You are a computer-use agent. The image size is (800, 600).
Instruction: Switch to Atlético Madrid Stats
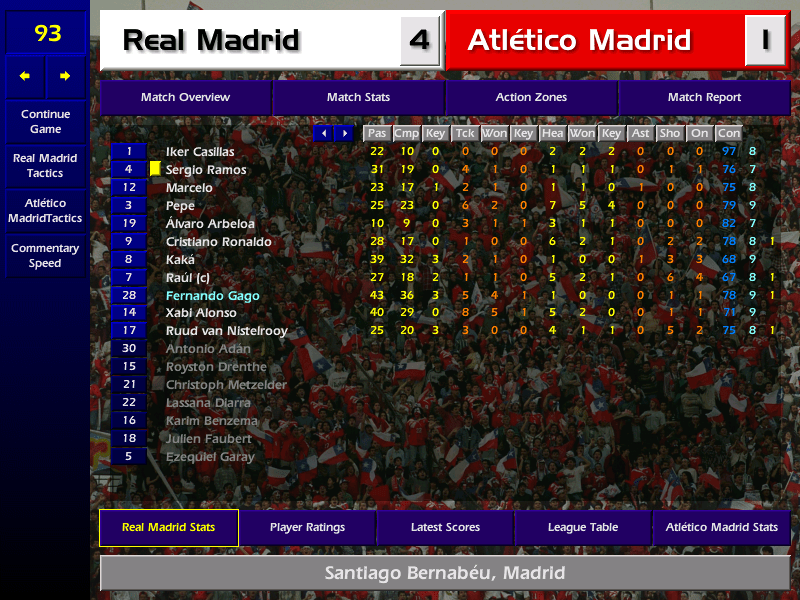pyautogui.click(x=721, y=527)
